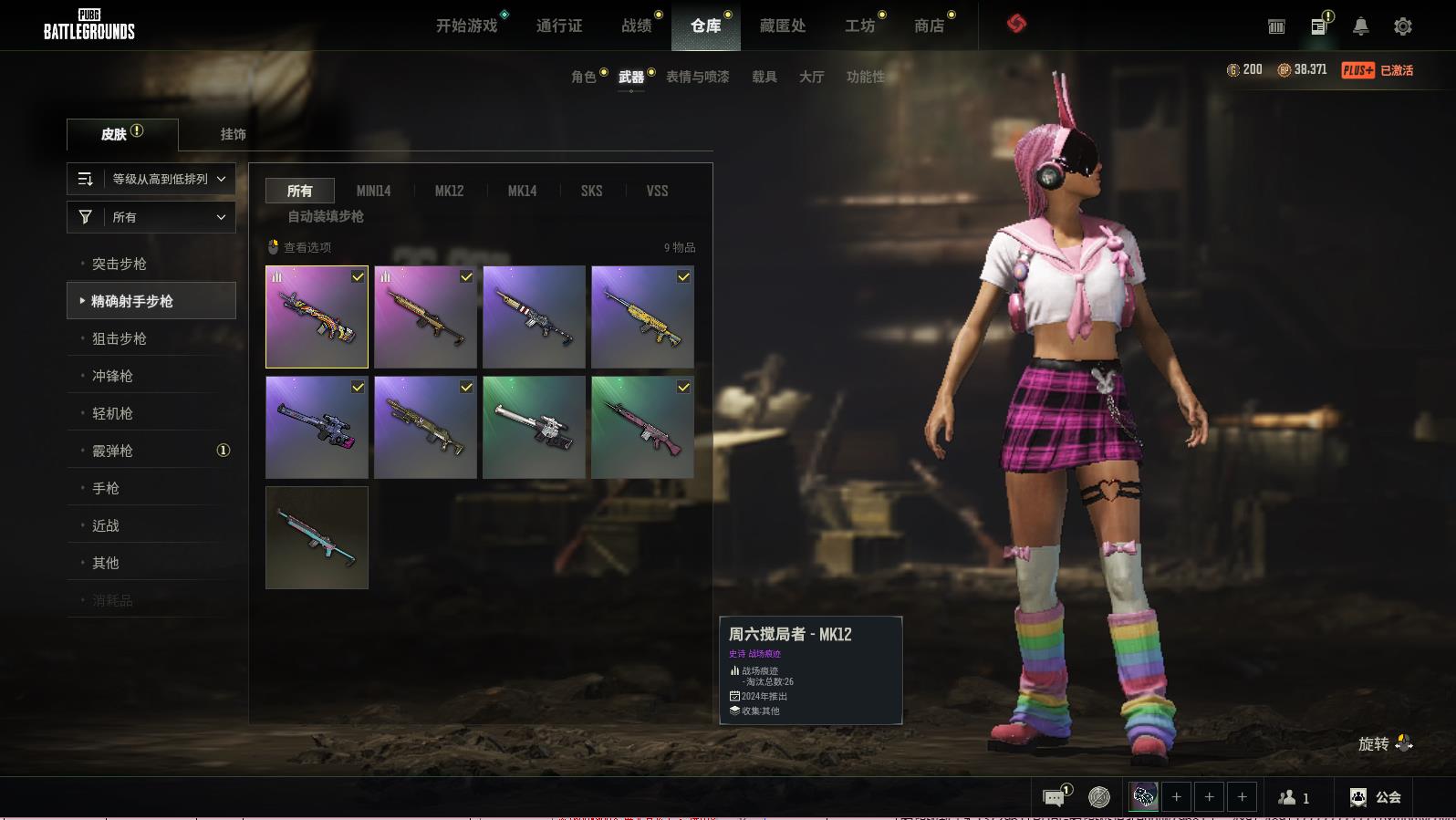The image size is (1456, 820).
Task: Expand the 所有 filter dropdown
Action: coord(151,217)
